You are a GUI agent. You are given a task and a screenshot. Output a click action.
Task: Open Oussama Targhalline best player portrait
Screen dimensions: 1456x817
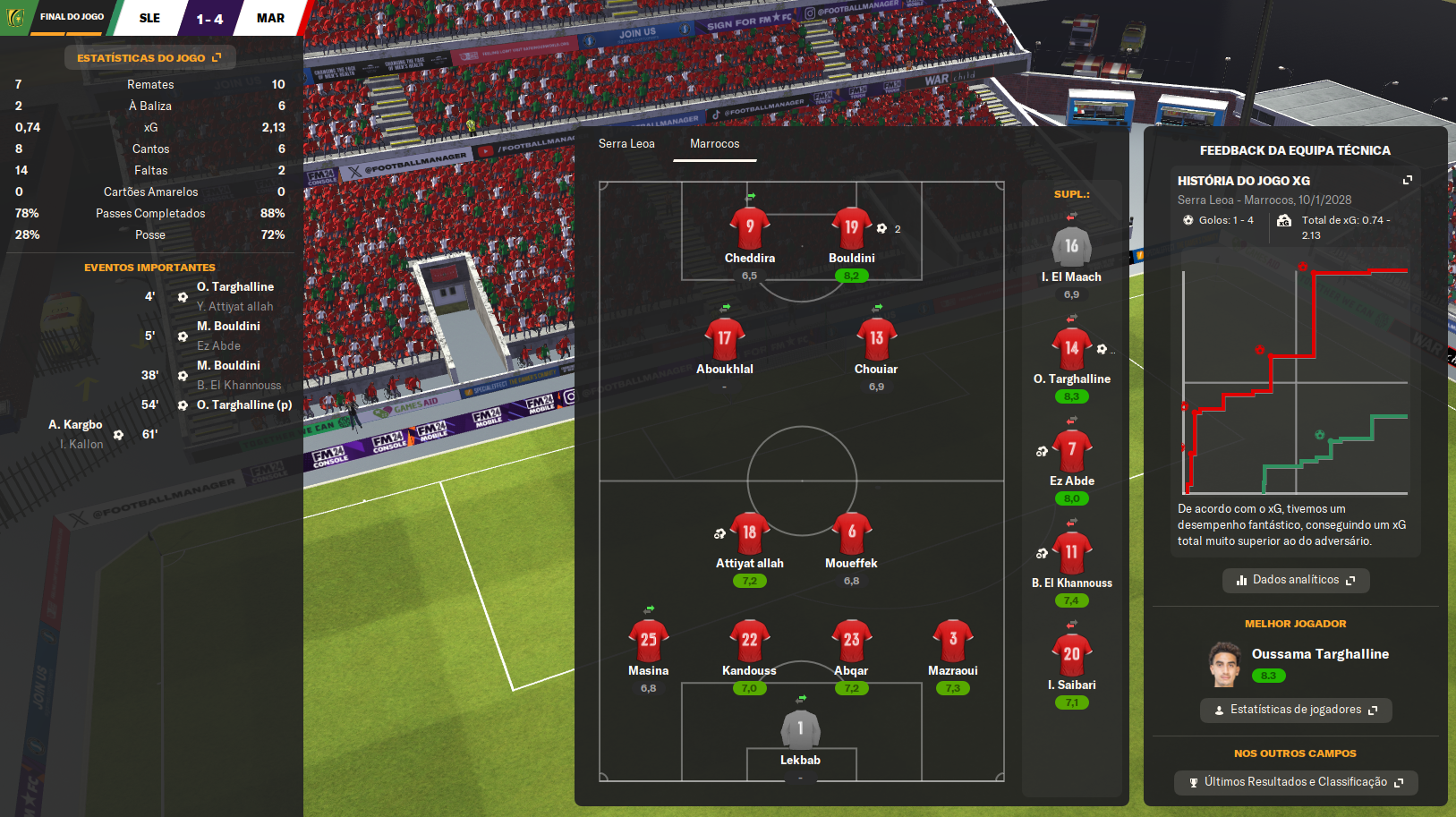click(1224, 663)
